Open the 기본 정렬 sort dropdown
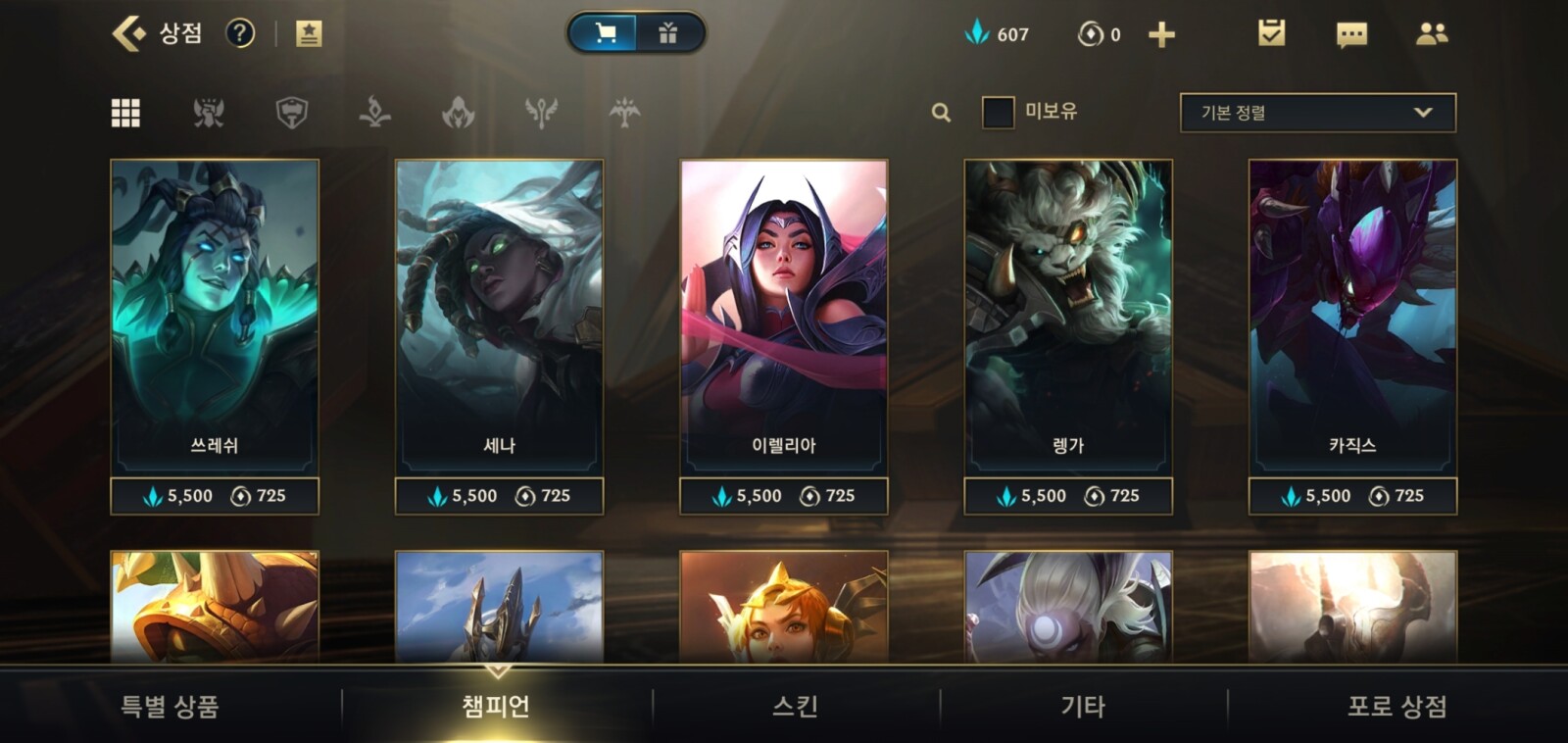The height and width of the screenshot is (743, 1568). click(x=1317, y=113)
